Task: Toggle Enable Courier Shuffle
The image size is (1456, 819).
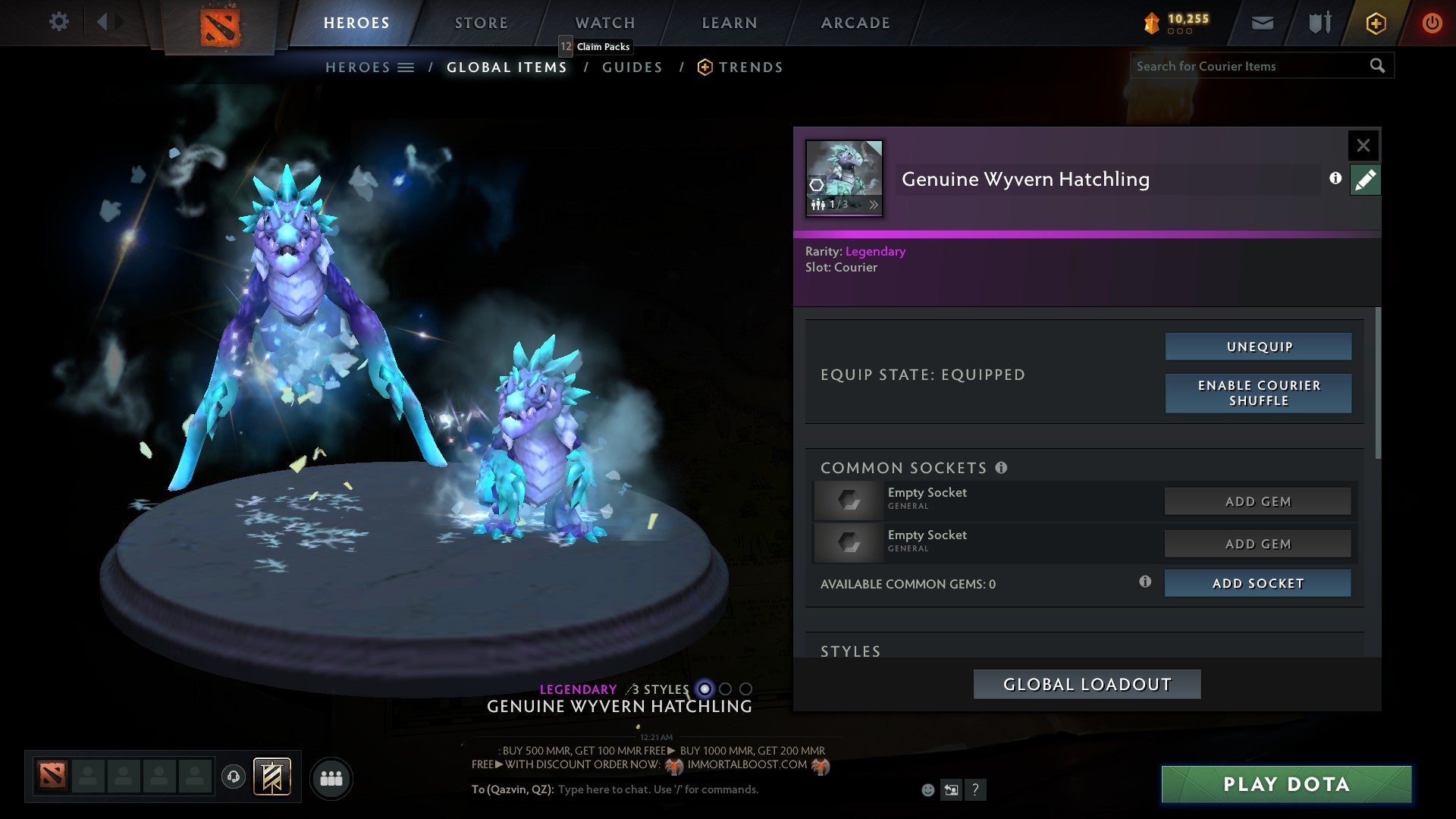Action: tap(1258, 393)
